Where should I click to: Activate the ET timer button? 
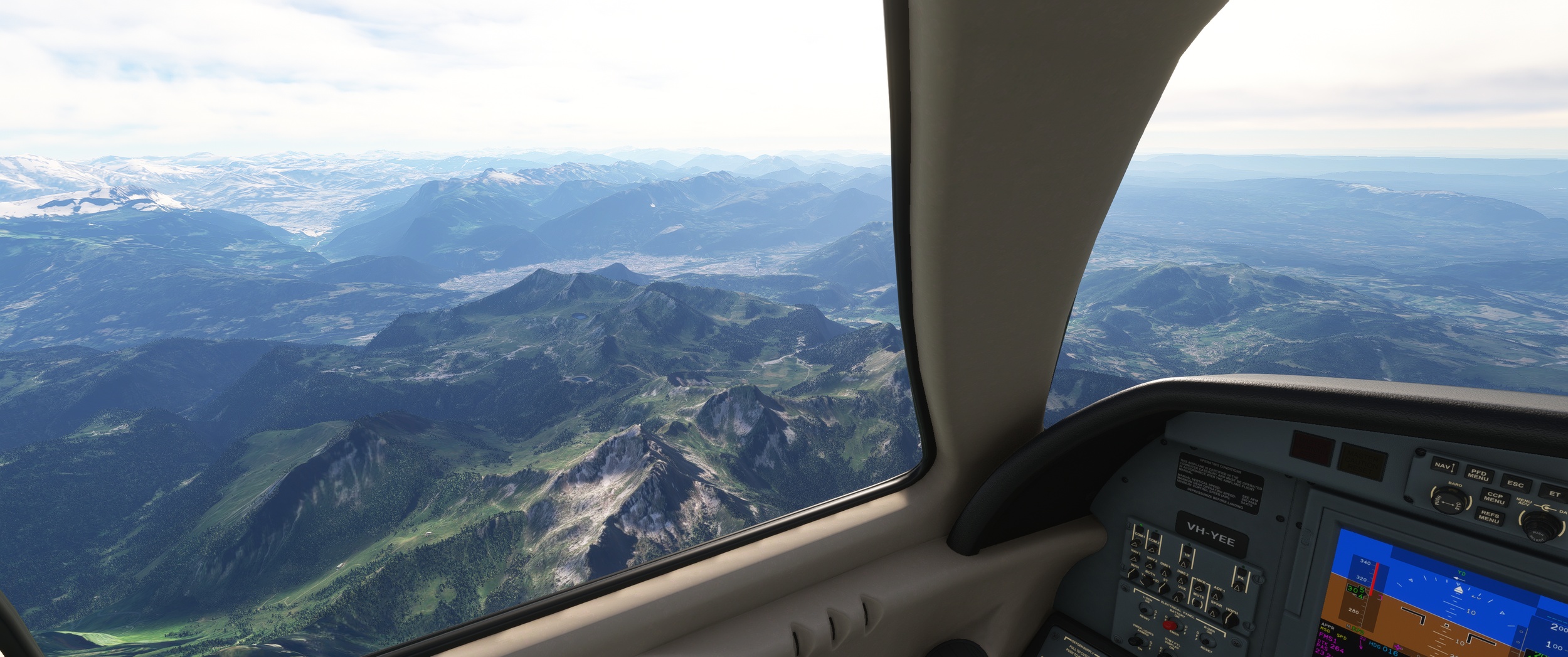tap(1554, 494)
